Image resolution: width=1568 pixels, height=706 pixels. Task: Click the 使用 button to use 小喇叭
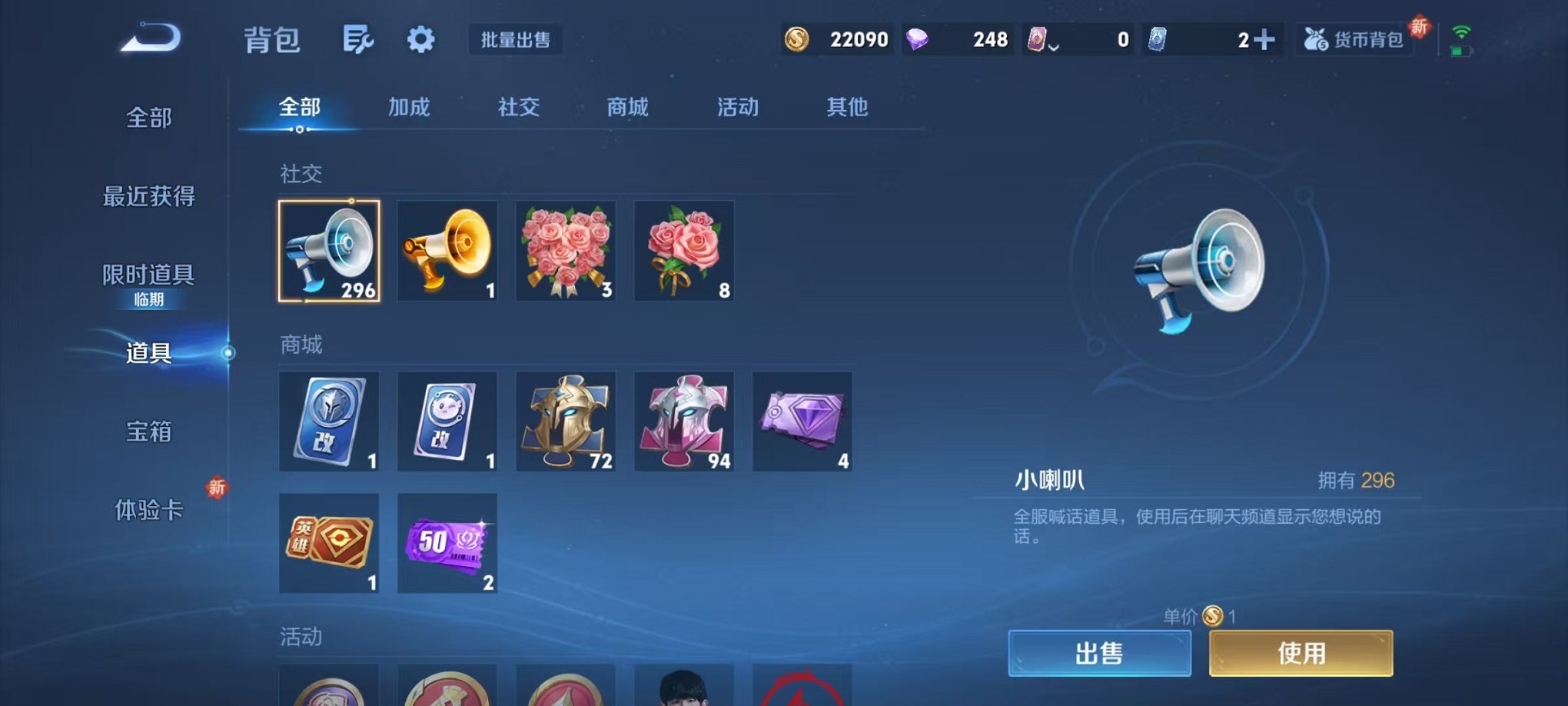1301,651
